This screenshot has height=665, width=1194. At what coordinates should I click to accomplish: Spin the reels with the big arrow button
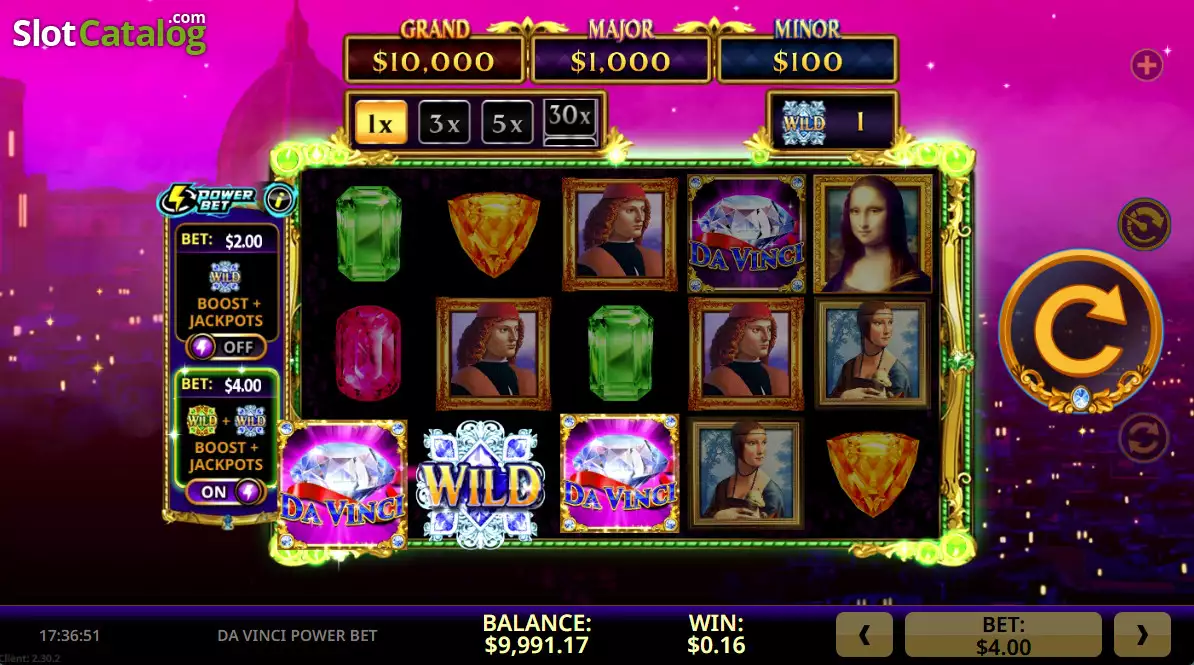[1080, 329]
